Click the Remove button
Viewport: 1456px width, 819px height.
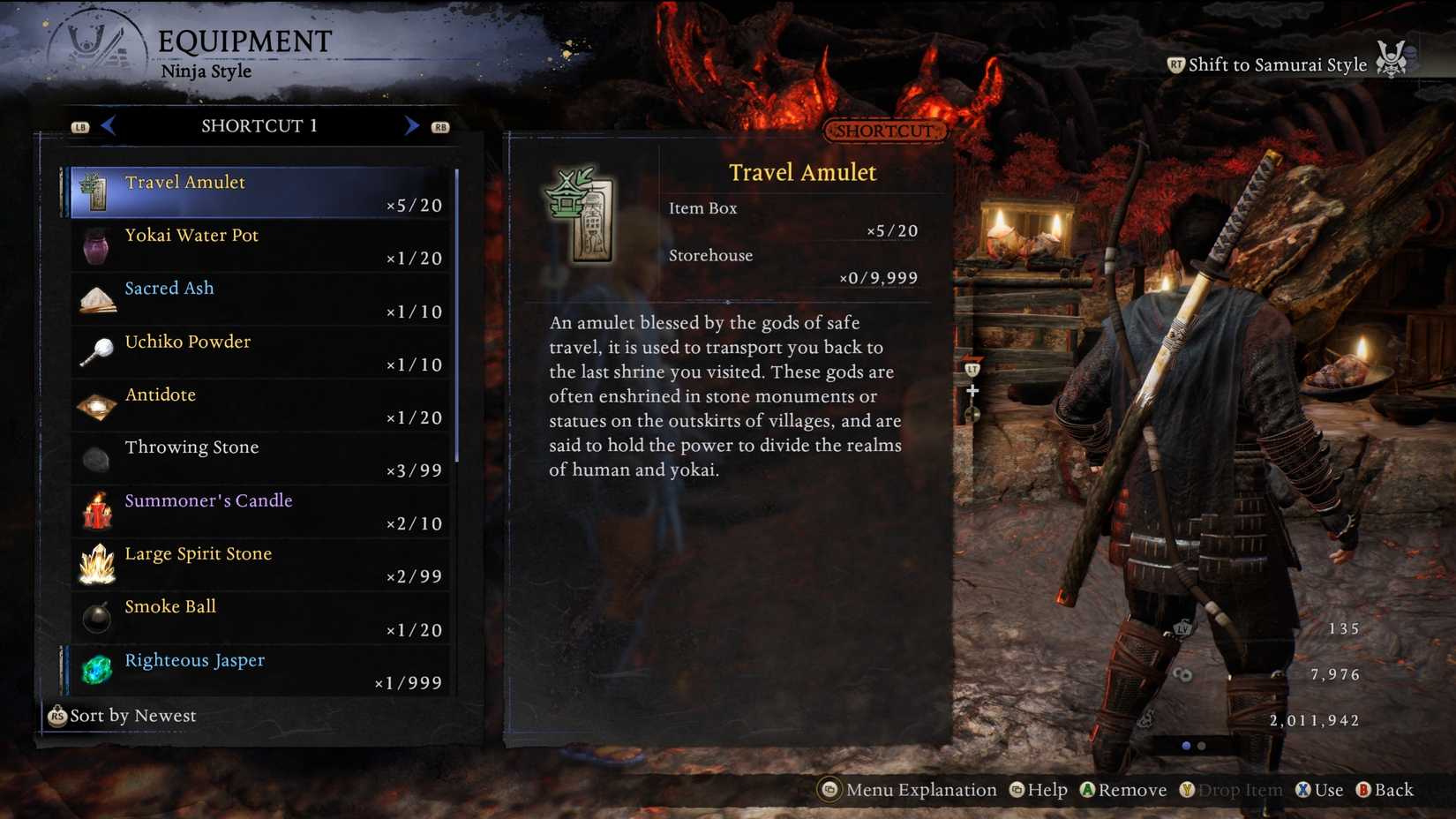pyautogui.click(x=1123, y=790)
